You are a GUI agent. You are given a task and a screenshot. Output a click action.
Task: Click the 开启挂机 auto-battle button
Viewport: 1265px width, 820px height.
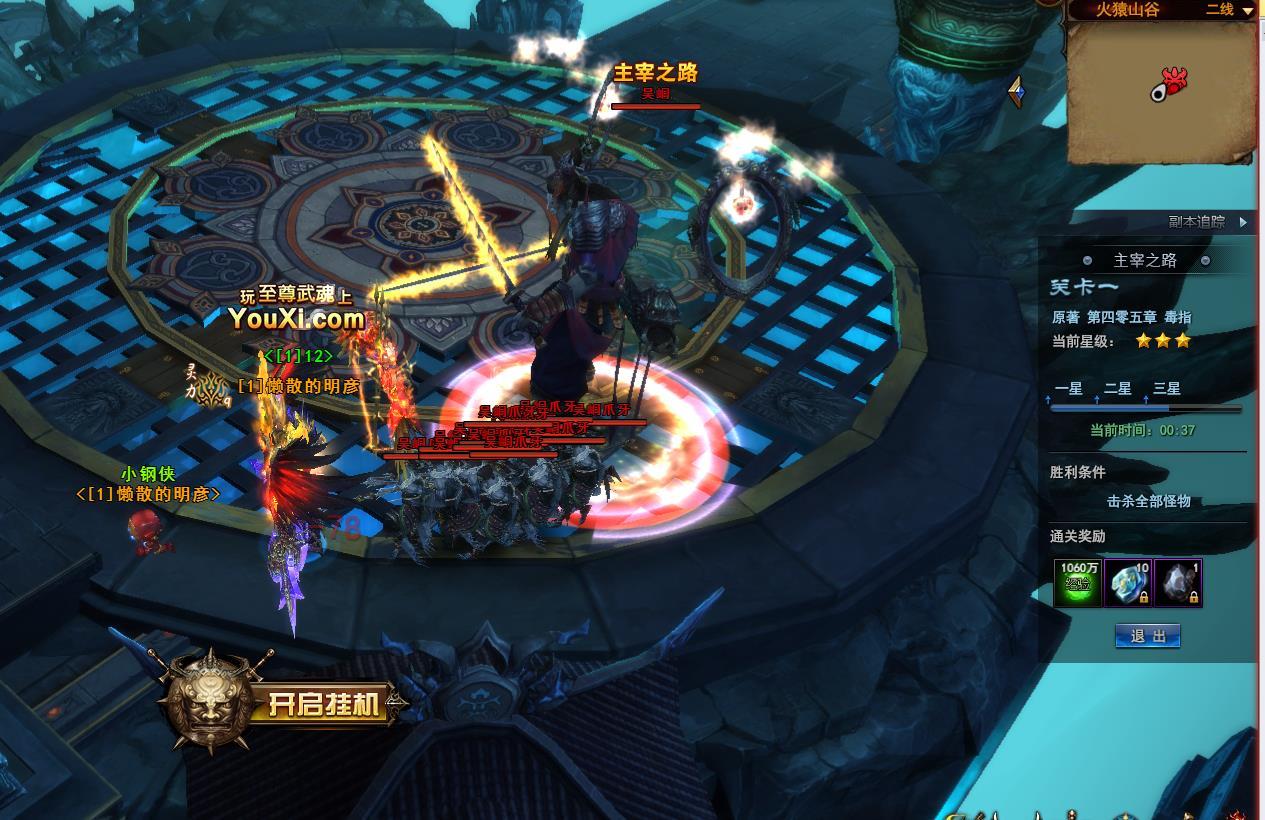pyautogui.click(x=326, y=704)
